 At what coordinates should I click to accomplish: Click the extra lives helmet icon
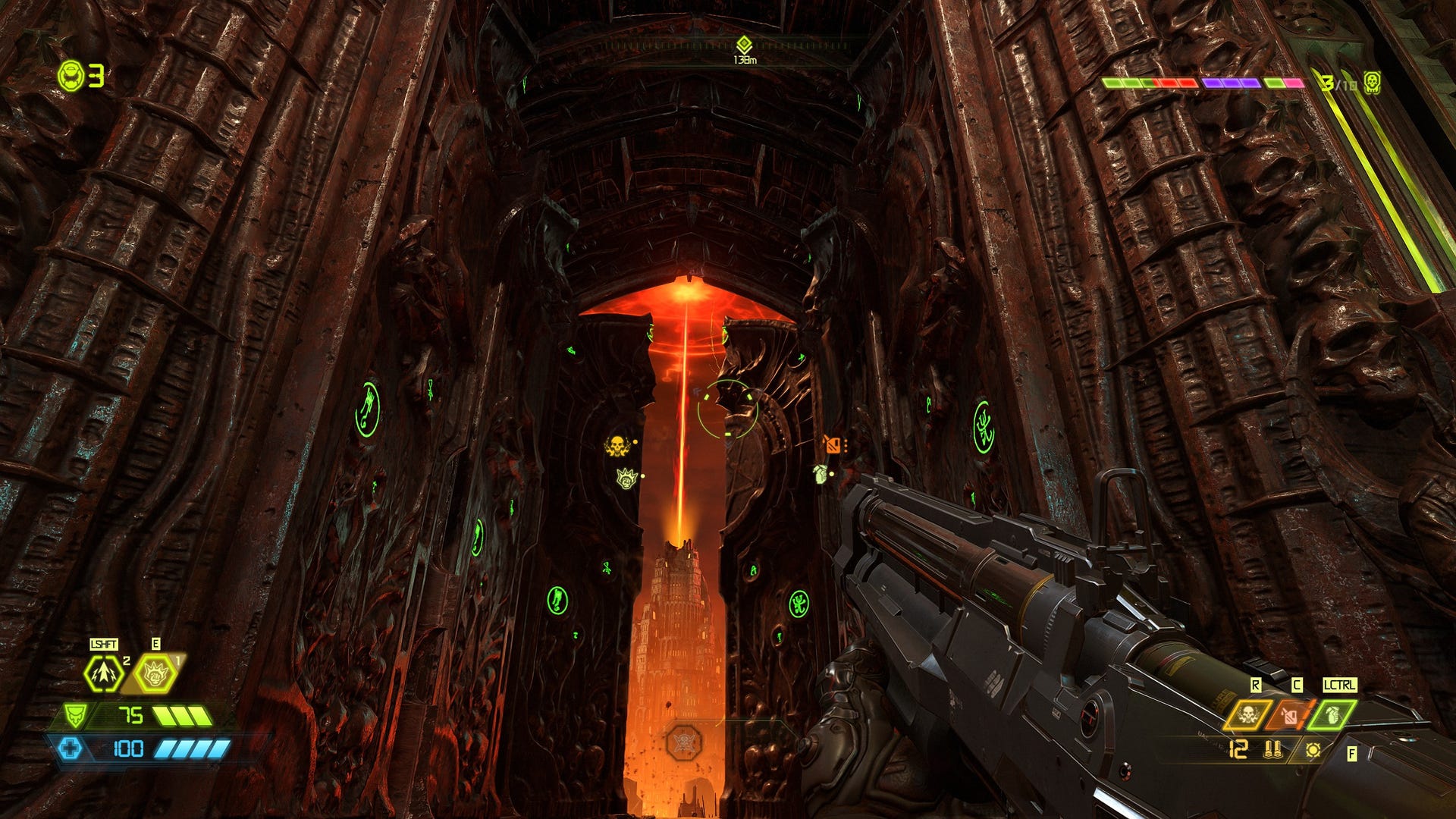(x=71, y=76)
